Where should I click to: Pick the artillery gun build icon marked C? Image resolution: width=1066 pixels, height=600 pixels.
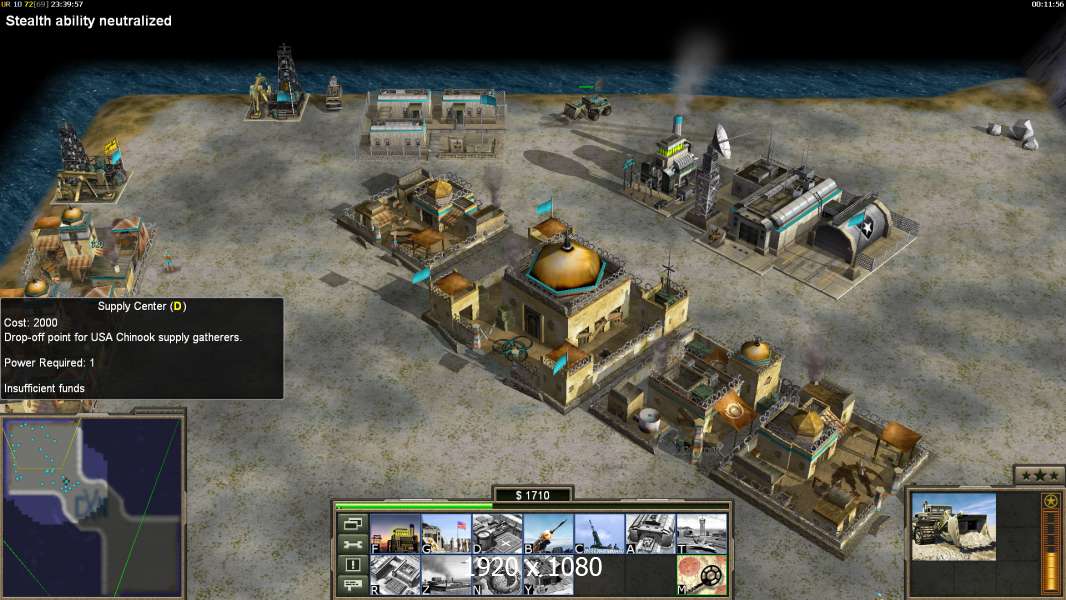point(599,534)
